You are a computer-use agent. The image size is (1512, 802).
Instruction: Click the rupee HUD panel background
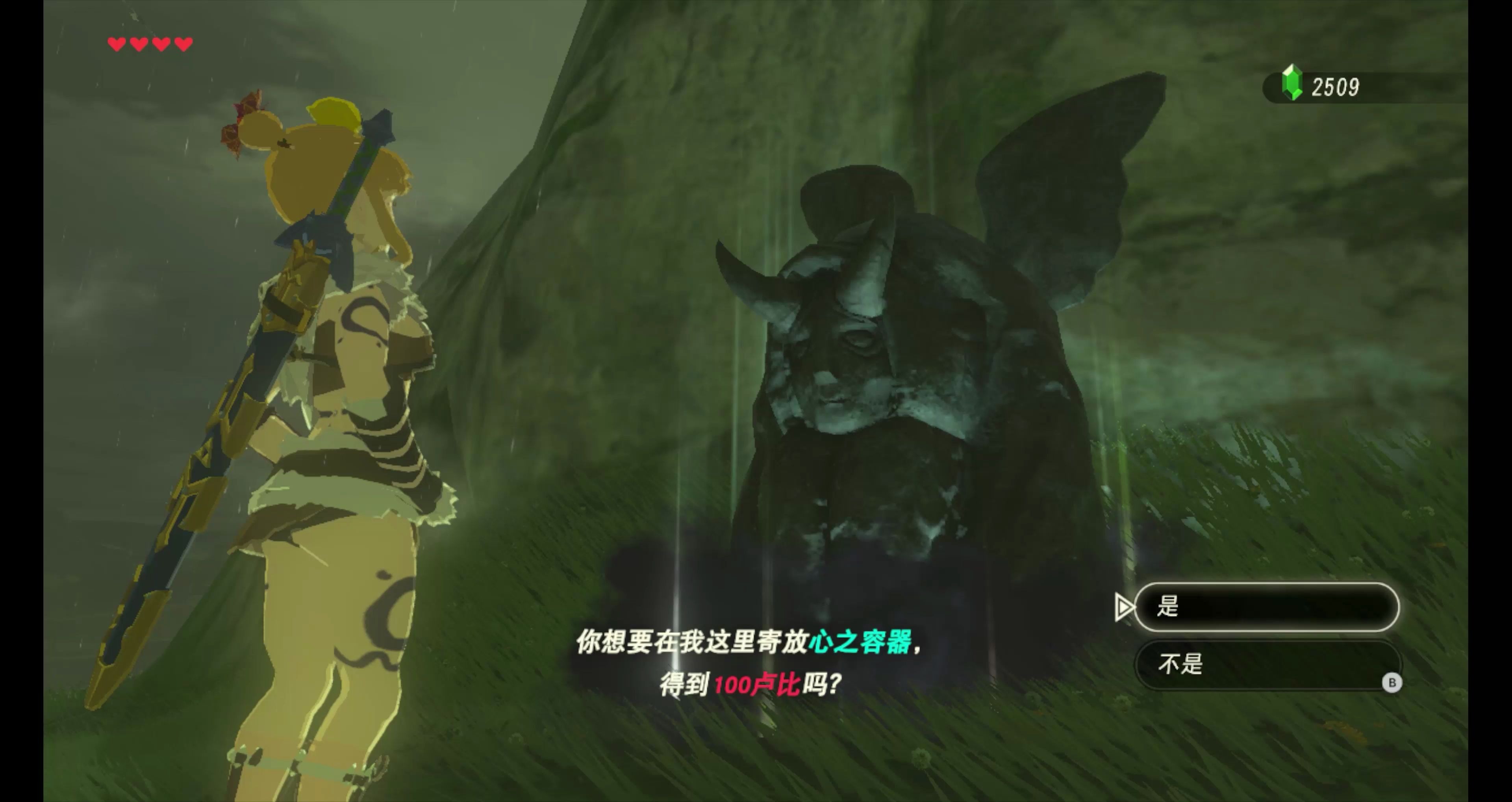tap(1367, 87)
